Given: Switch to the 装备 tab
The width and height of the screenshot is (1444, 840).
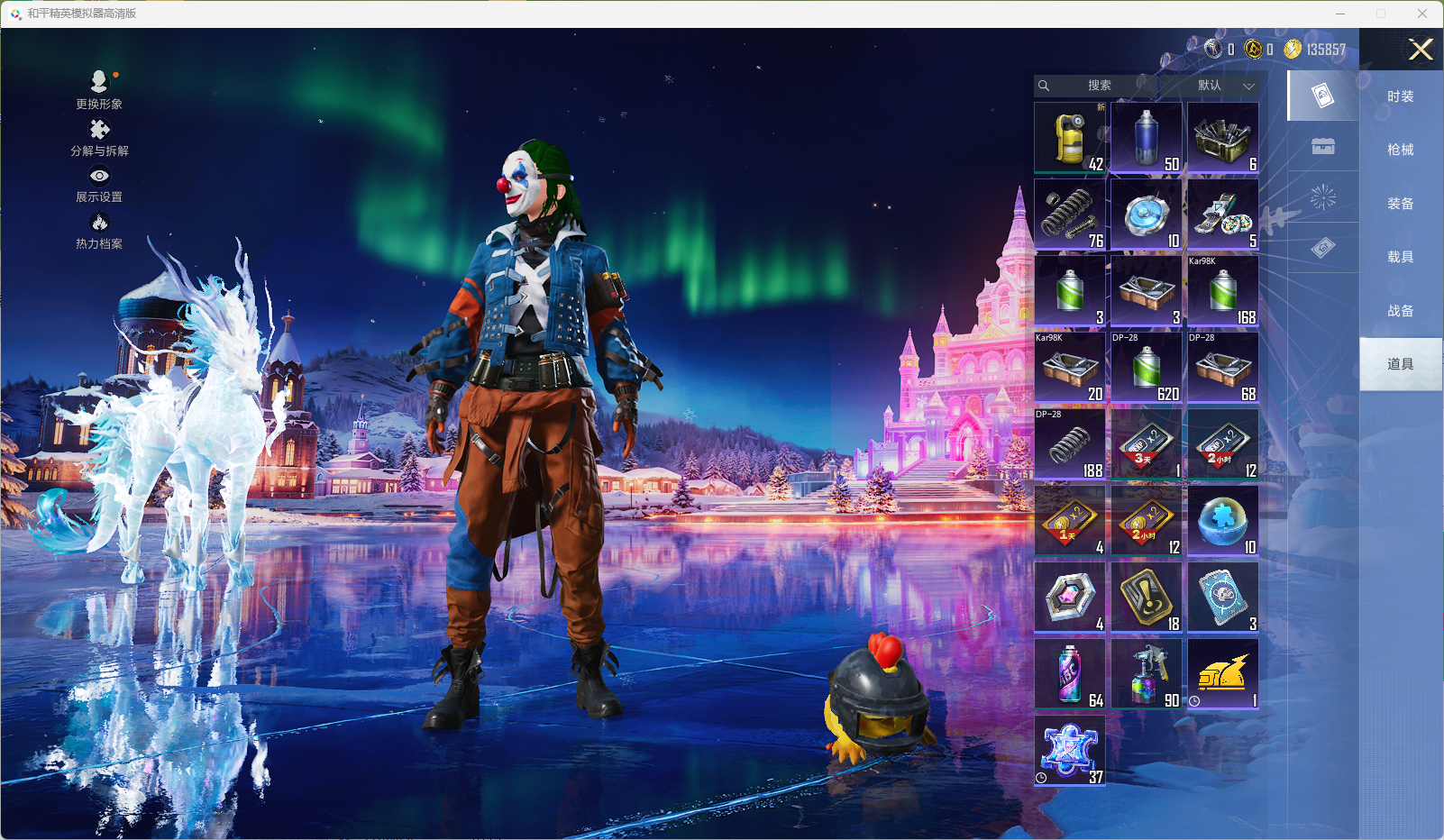Looking at the screenshot, I should pos(1400,204).
